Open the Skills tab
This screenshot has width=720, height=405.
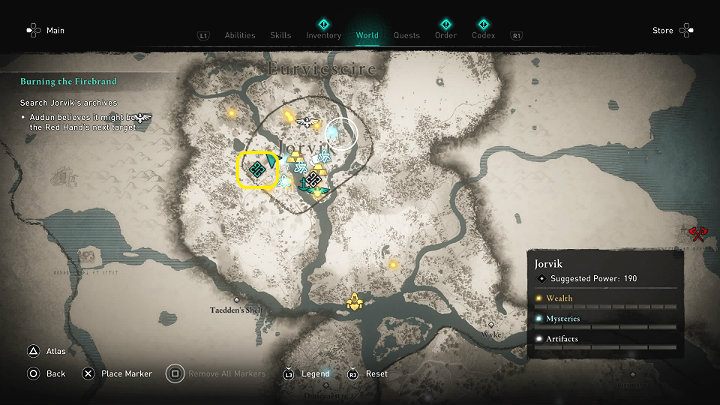(281, 36)
